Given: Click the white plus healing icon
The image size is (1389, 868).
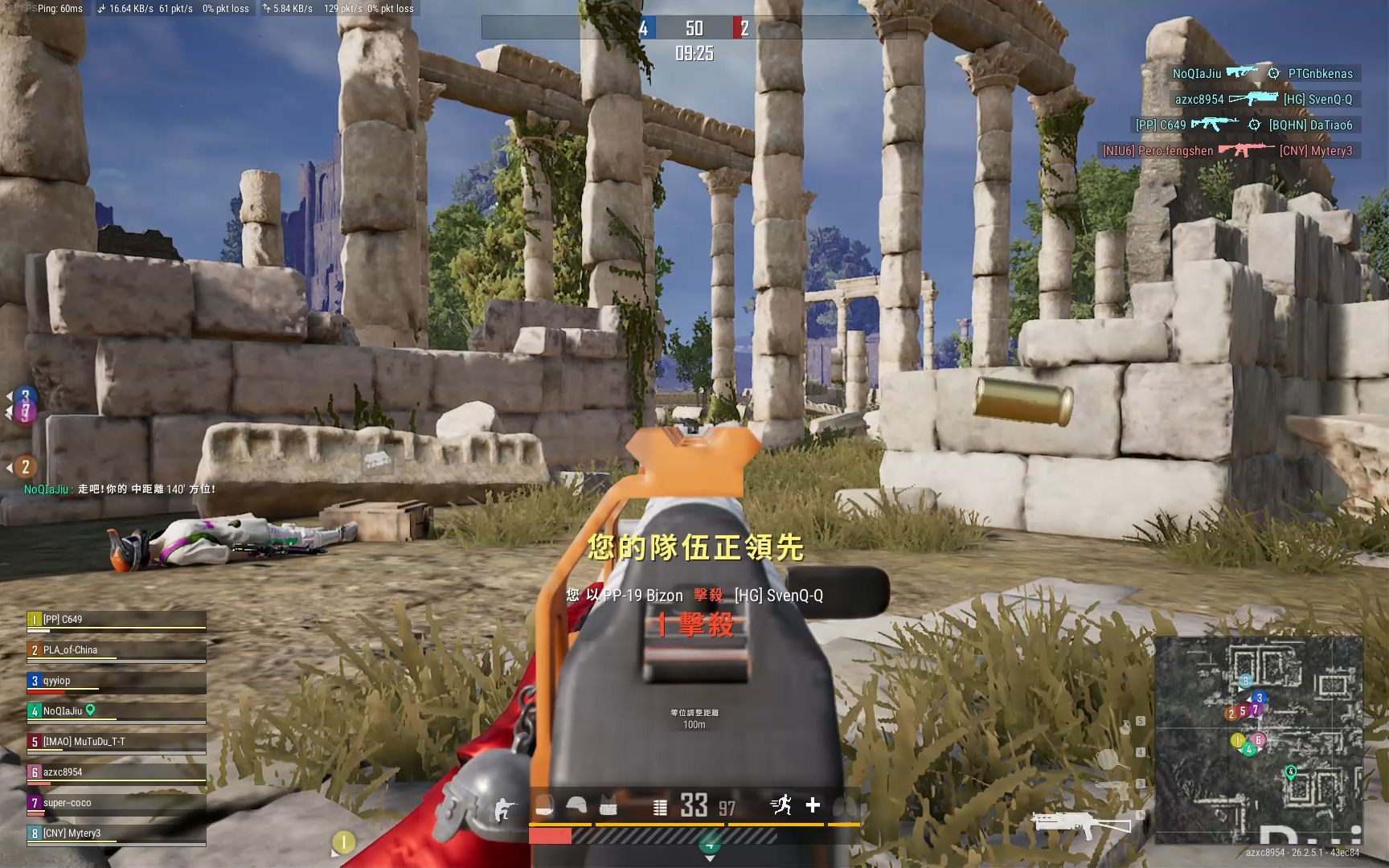Looking at the screenshot, I should pos(813,805).
